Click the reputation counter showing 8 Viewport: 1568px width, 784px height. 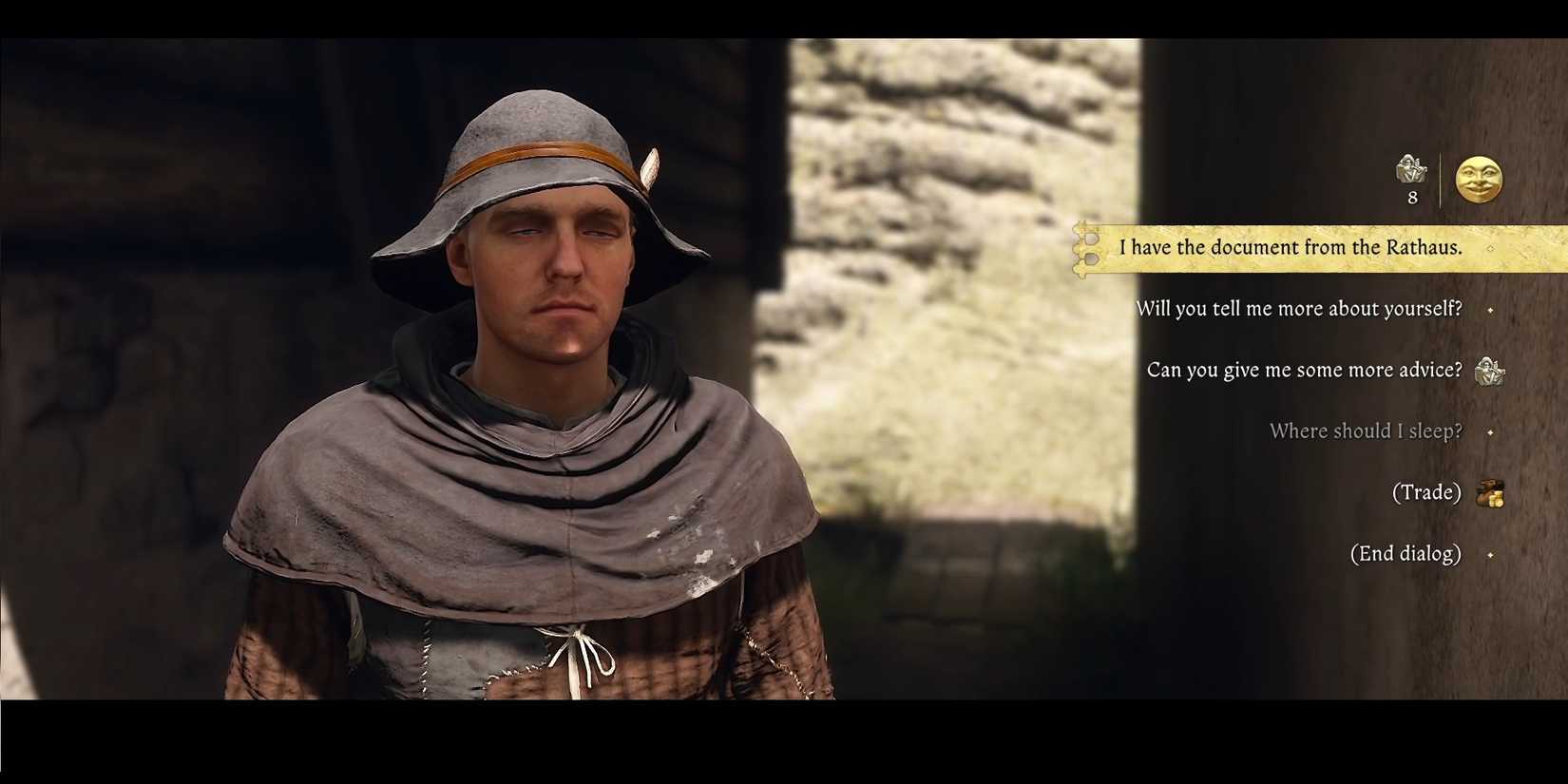tap(1412, 198)
